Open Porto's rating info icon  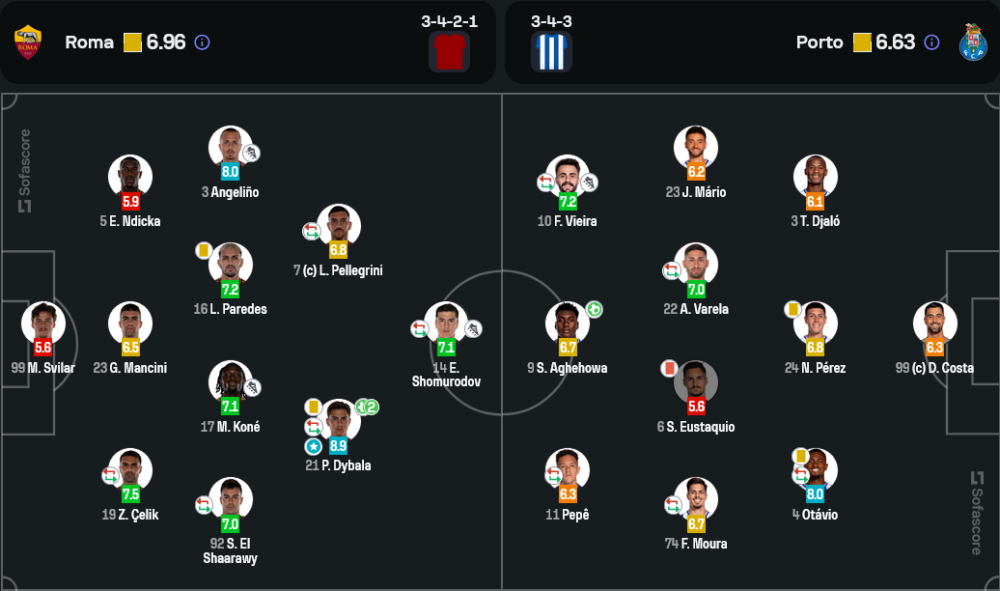[x=932, y=42]
